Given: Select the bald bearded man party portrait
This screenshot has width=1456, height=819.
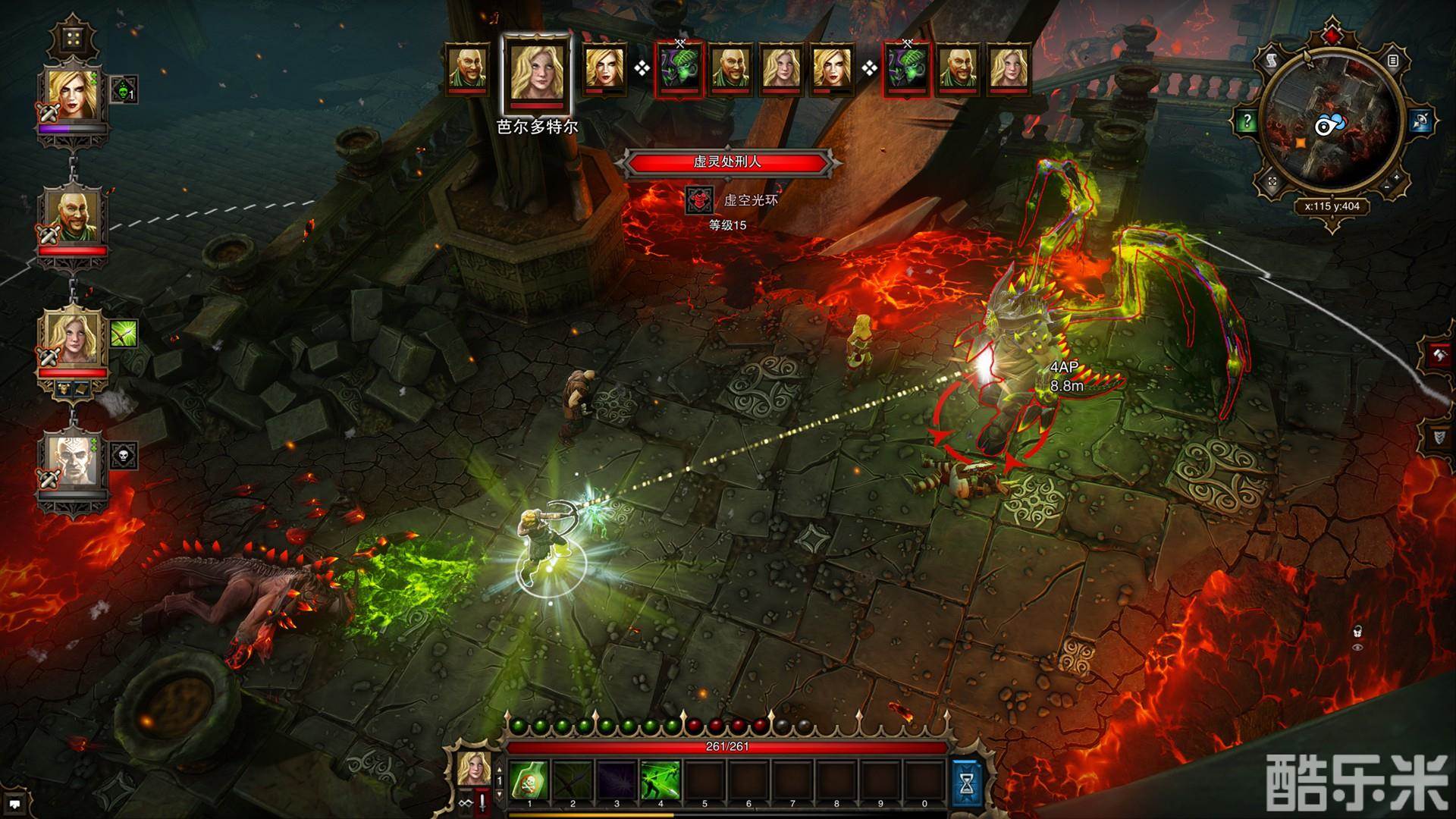Looking at the screenshot, I should tap(73, 217).
